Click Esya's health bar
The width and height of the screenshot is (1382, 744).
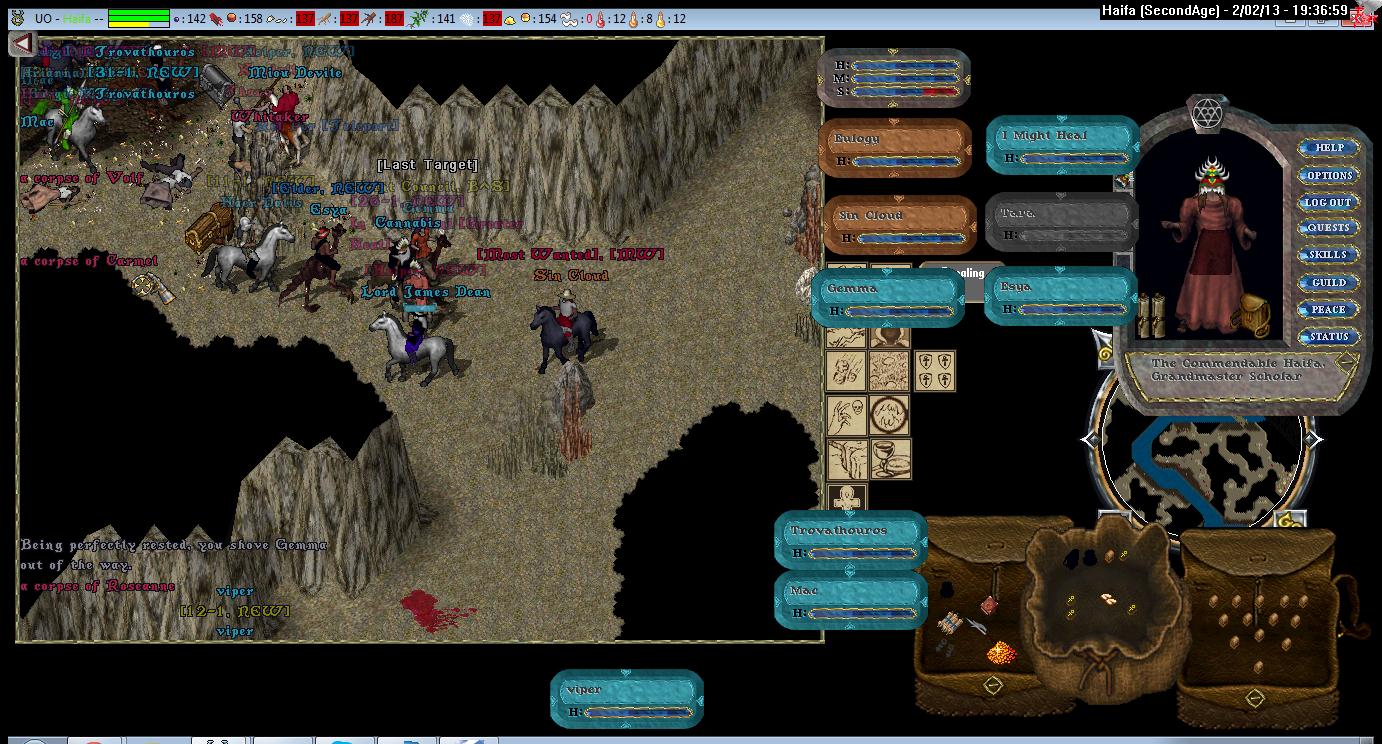(x=1060, y=296)
